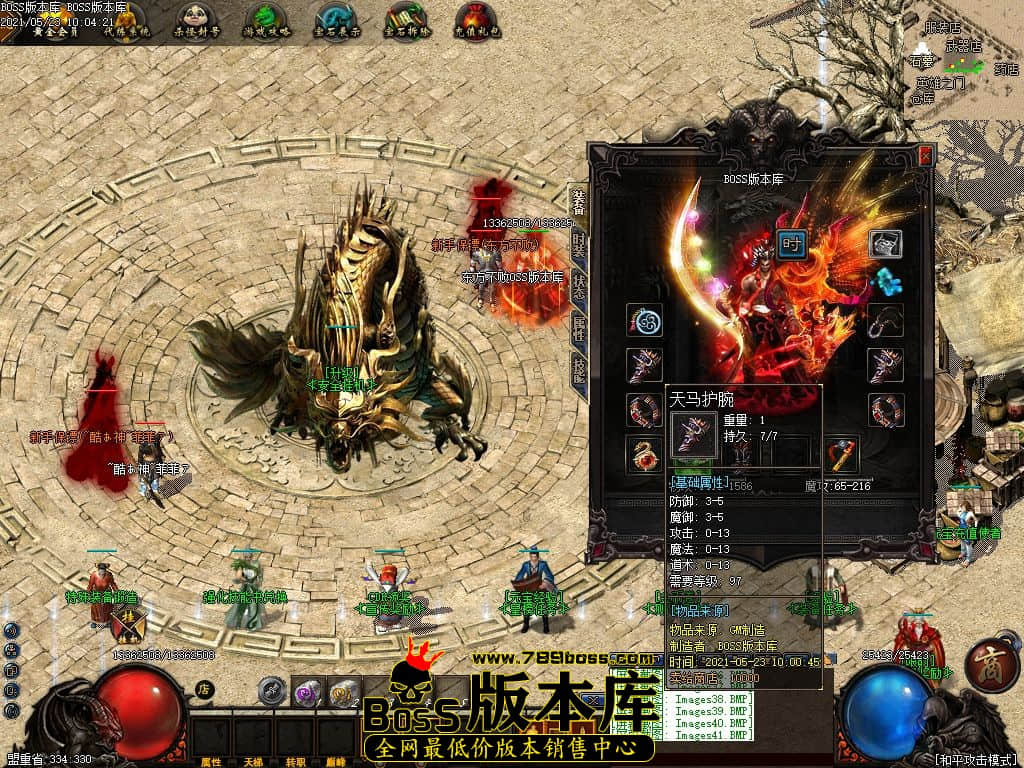Switch to the 时装 fashion tab
1024x768 pixels.
pyautogui.click(x=579, y=243)
